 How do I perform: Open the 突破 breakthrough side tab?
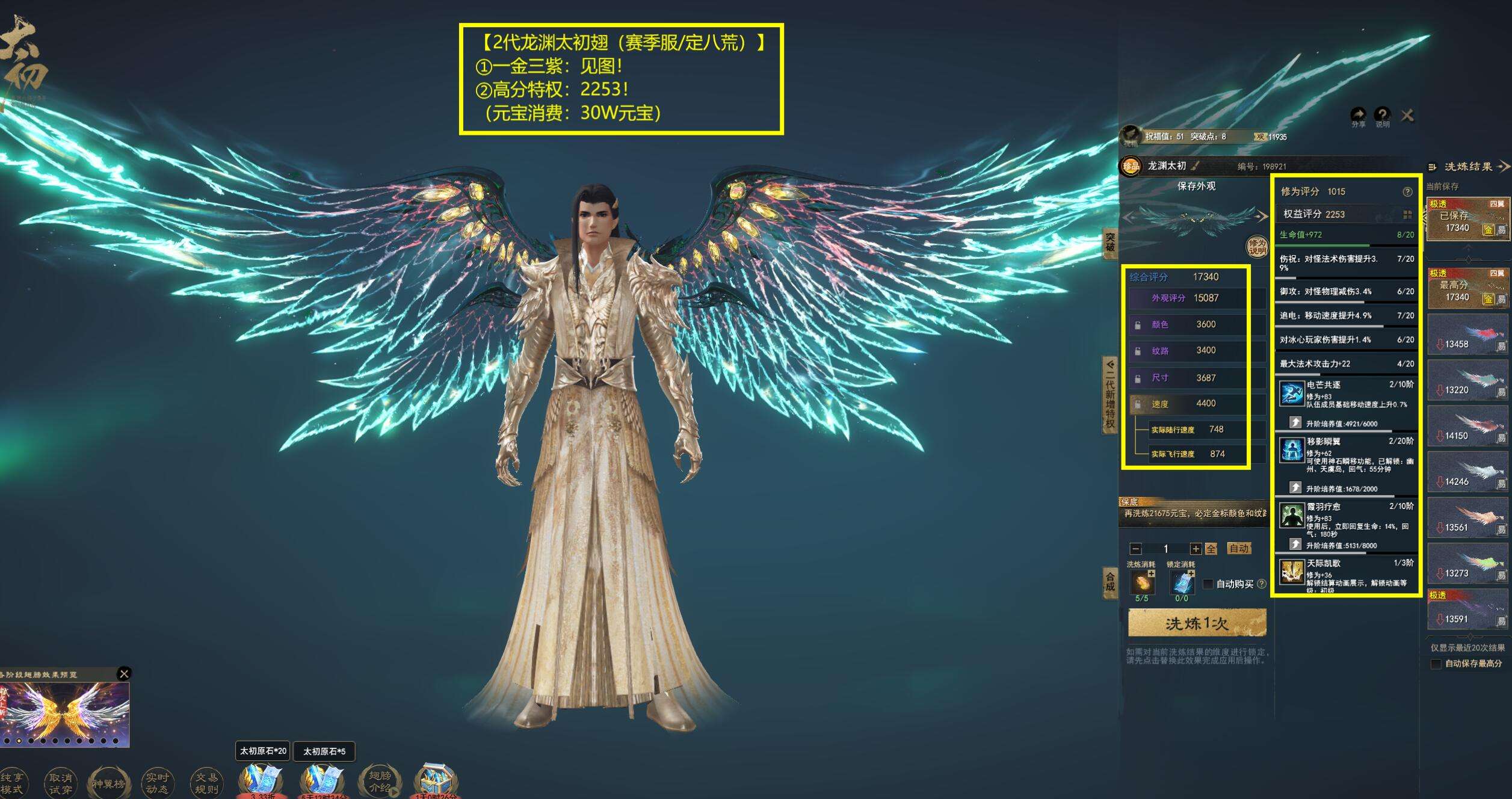click(x=1110, y=242)
